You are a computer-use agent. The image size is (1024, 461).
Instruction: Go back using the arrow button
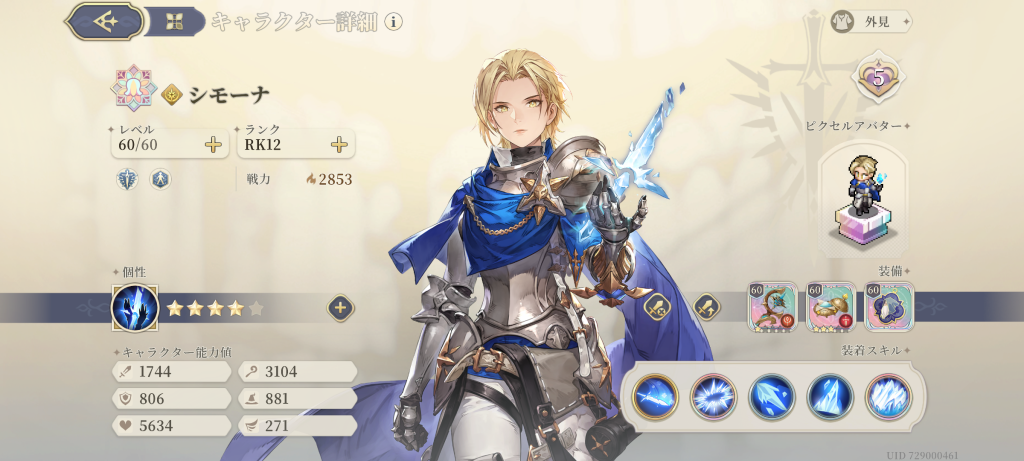103,21
